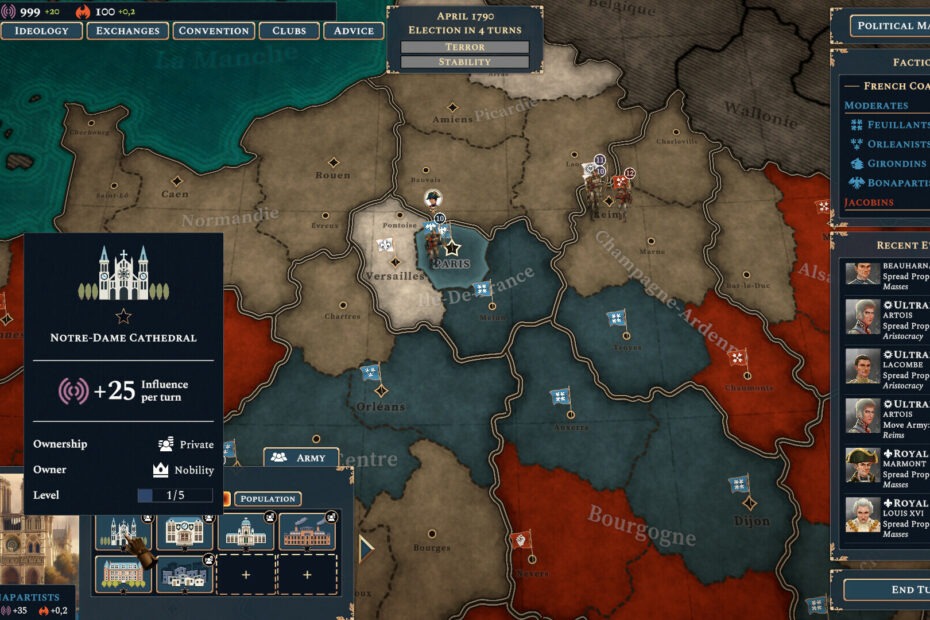The image size is (930, 620).
Task: Select the white domed building slot
Action: [246, 532]
